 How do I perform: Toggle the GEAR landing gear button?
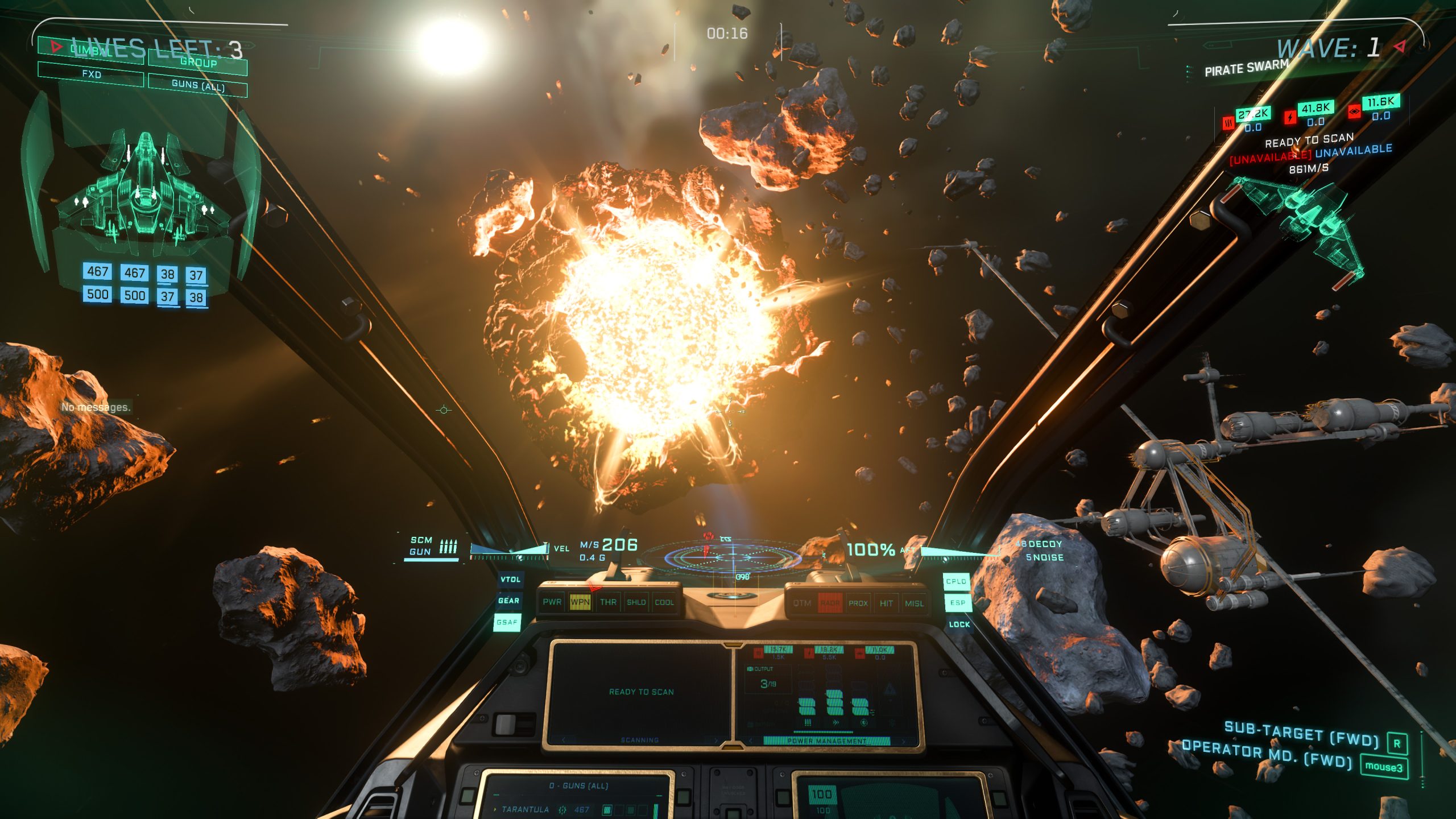(508, 601)
